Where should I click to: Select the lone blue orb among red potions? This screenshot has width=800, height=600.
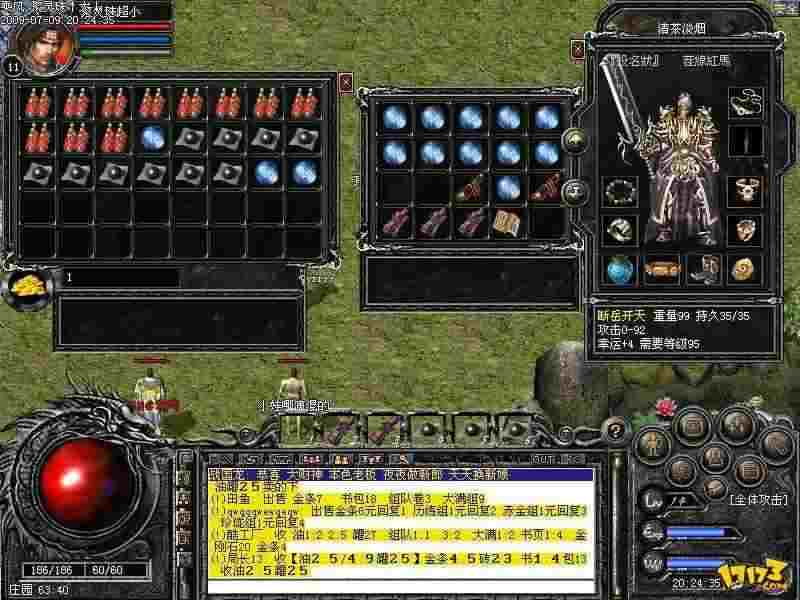point(152,137)
